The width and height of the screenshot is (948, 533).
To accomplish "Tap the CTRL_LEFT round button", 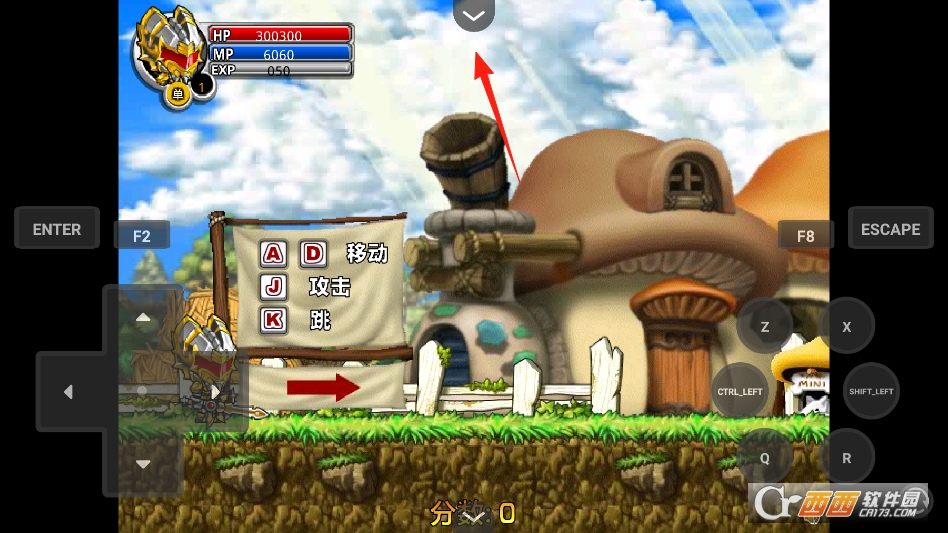I will pyautogui.click(x=740, y=391).
